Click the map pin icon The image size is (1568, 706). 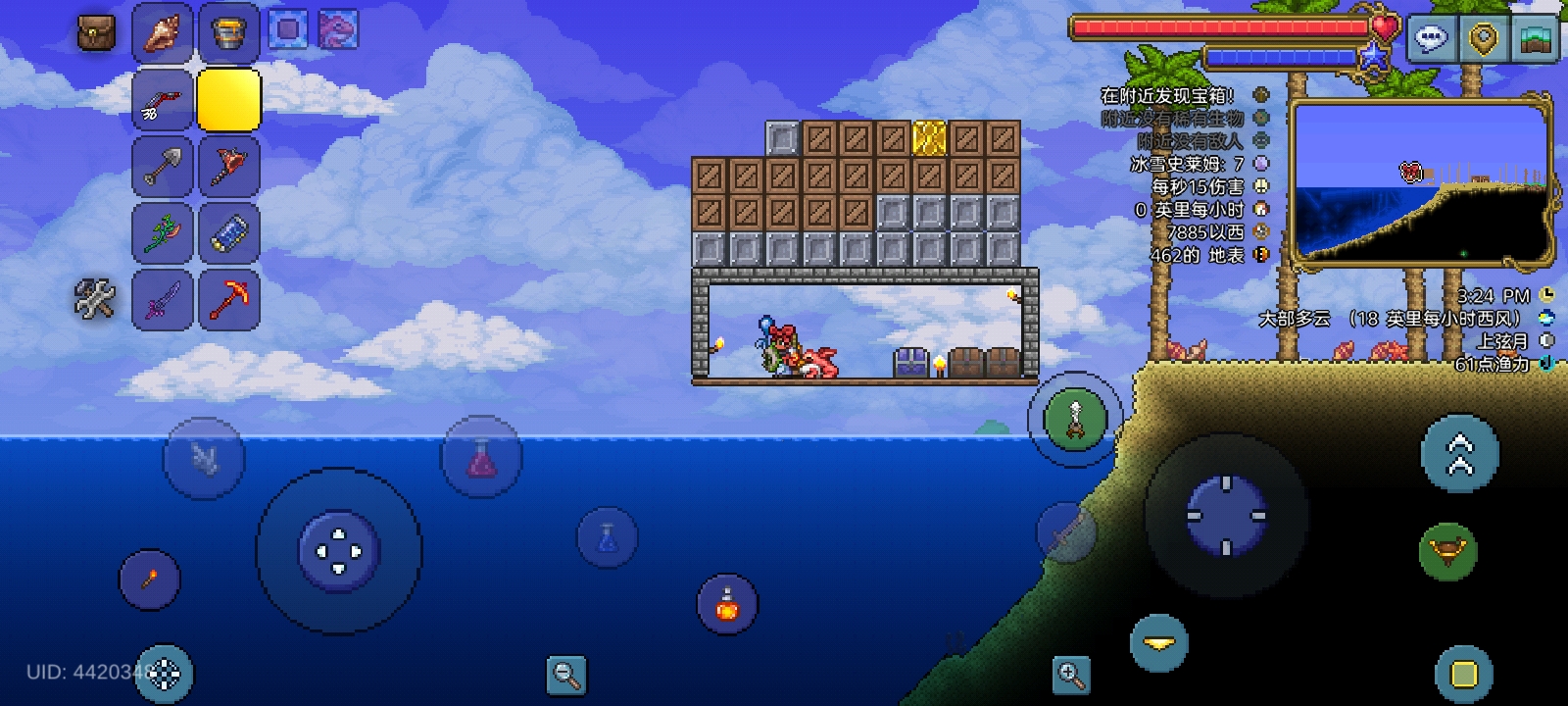1484,38
